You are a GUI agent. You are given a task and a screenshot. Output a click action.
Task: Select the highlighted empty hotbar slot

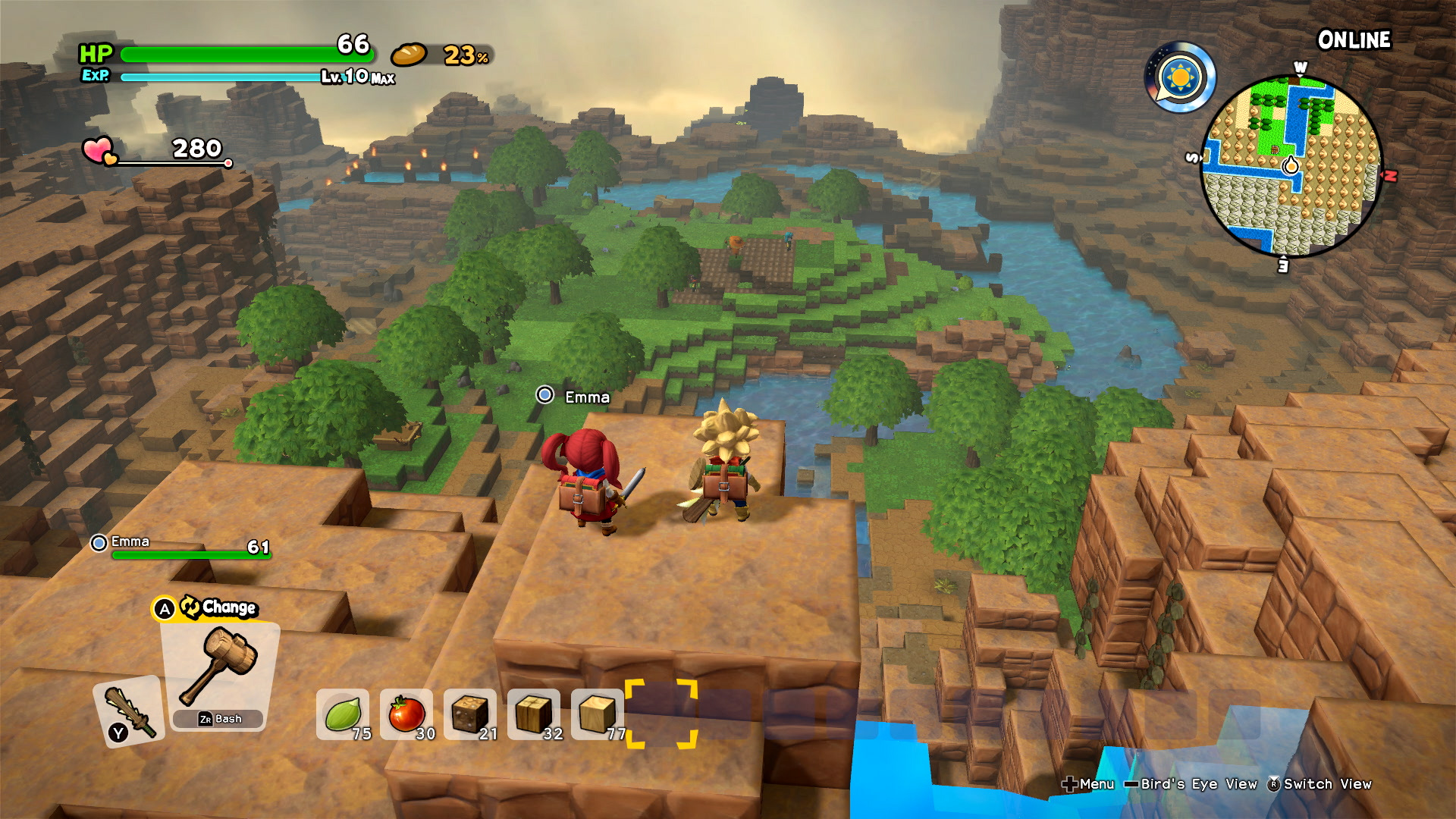(x=661, y=714)
